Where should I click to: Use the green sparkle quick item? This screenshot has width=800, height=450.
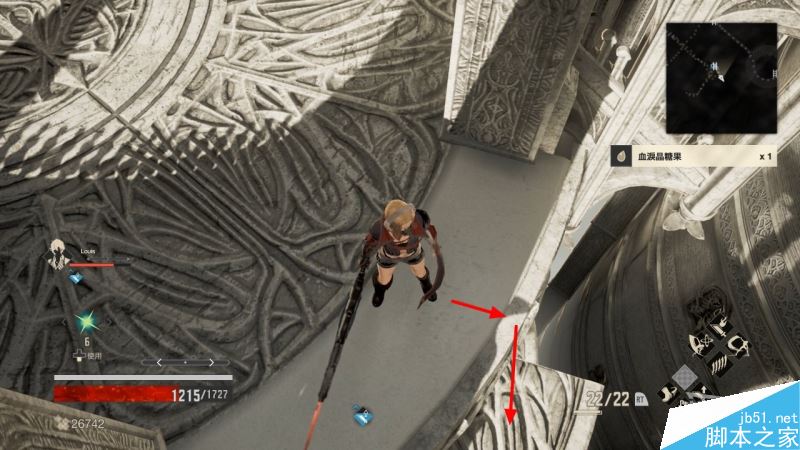pyautogui.click(x=86, y=322)
